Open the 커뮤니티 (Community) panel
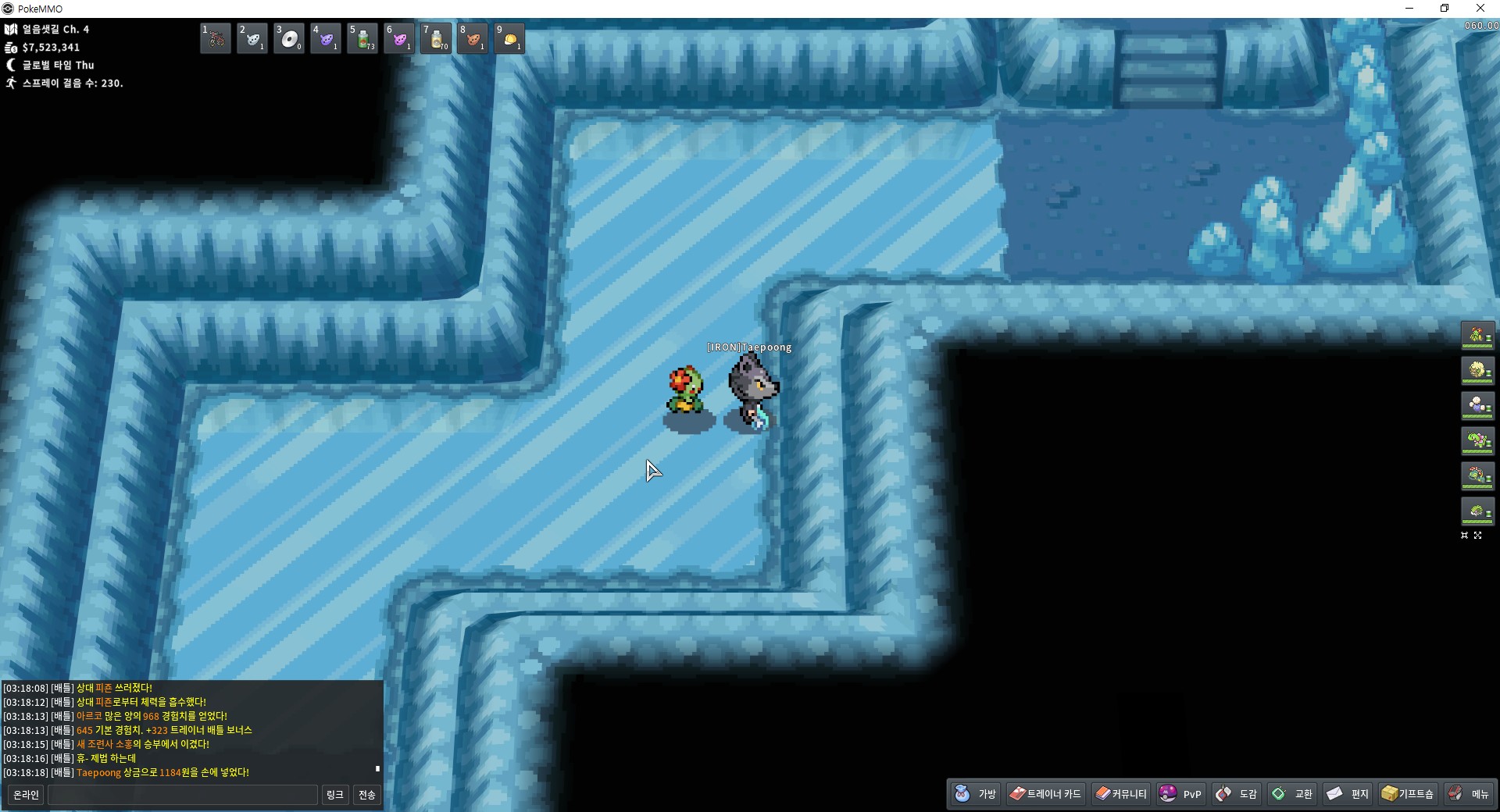Image resolution: width=1500 pixels, height=812 pixels. pyautogui.click(x=1121, y=794)
